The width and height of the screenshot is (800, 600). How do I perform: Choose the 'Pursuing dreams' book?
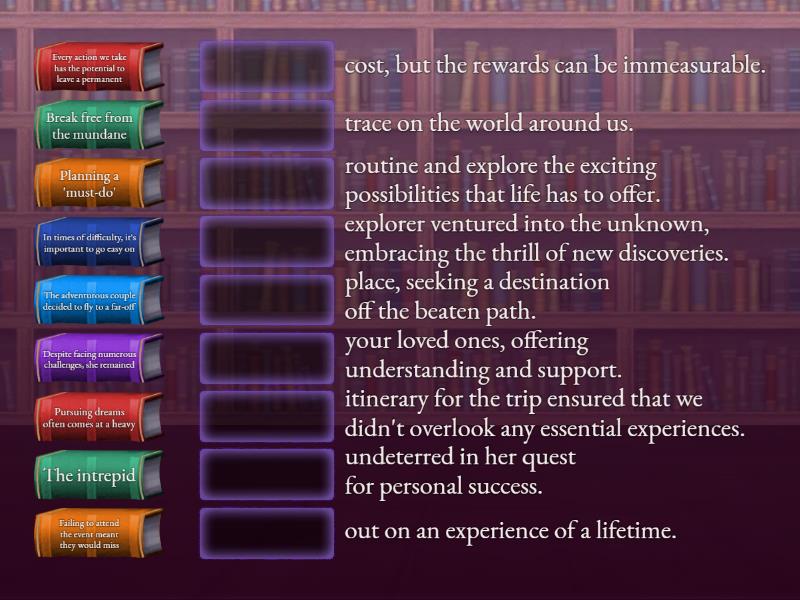(95, 417)
